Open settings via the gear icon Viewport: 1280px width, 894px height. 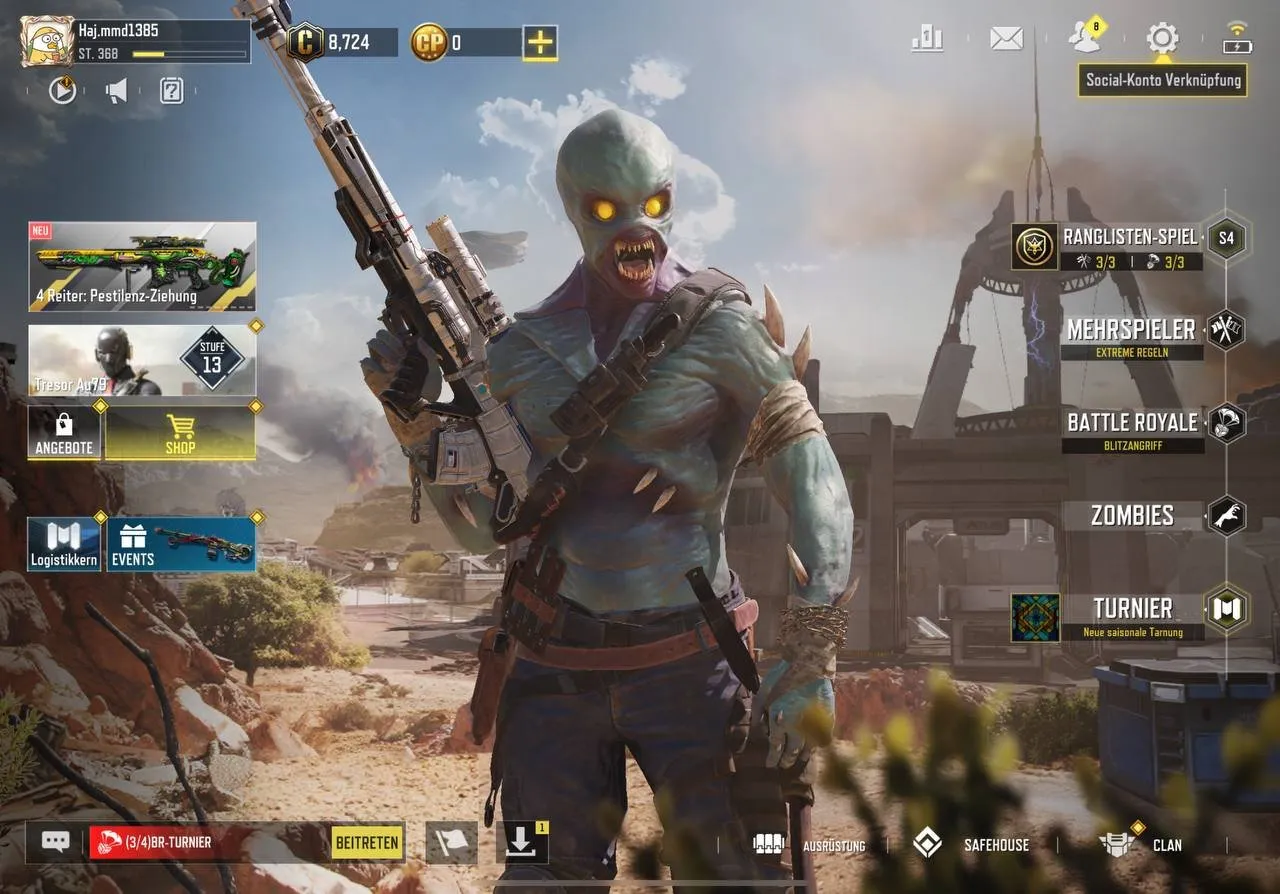click(x=1162, y=39)
